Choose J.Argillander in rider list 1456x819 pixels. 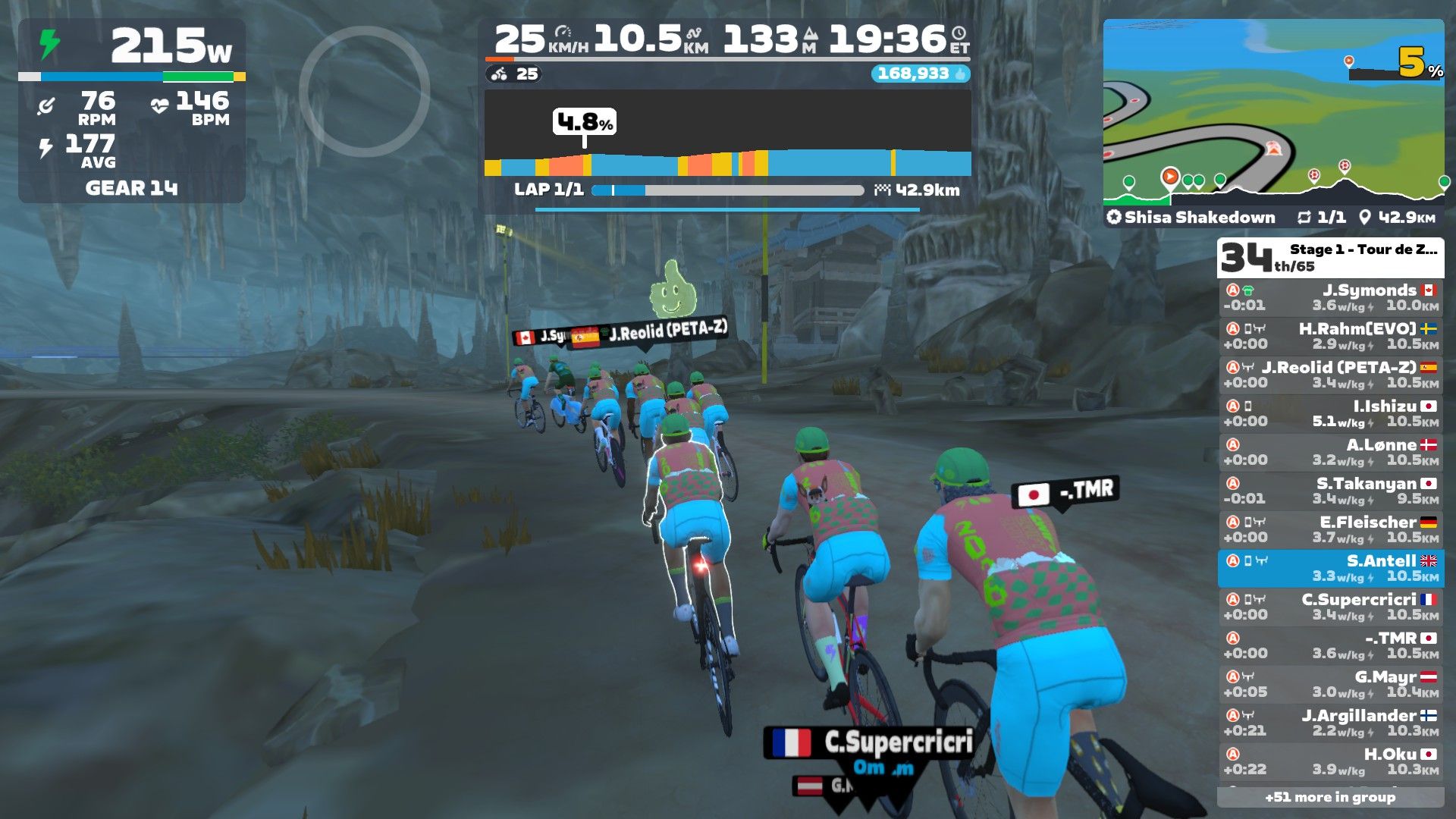1331,723
